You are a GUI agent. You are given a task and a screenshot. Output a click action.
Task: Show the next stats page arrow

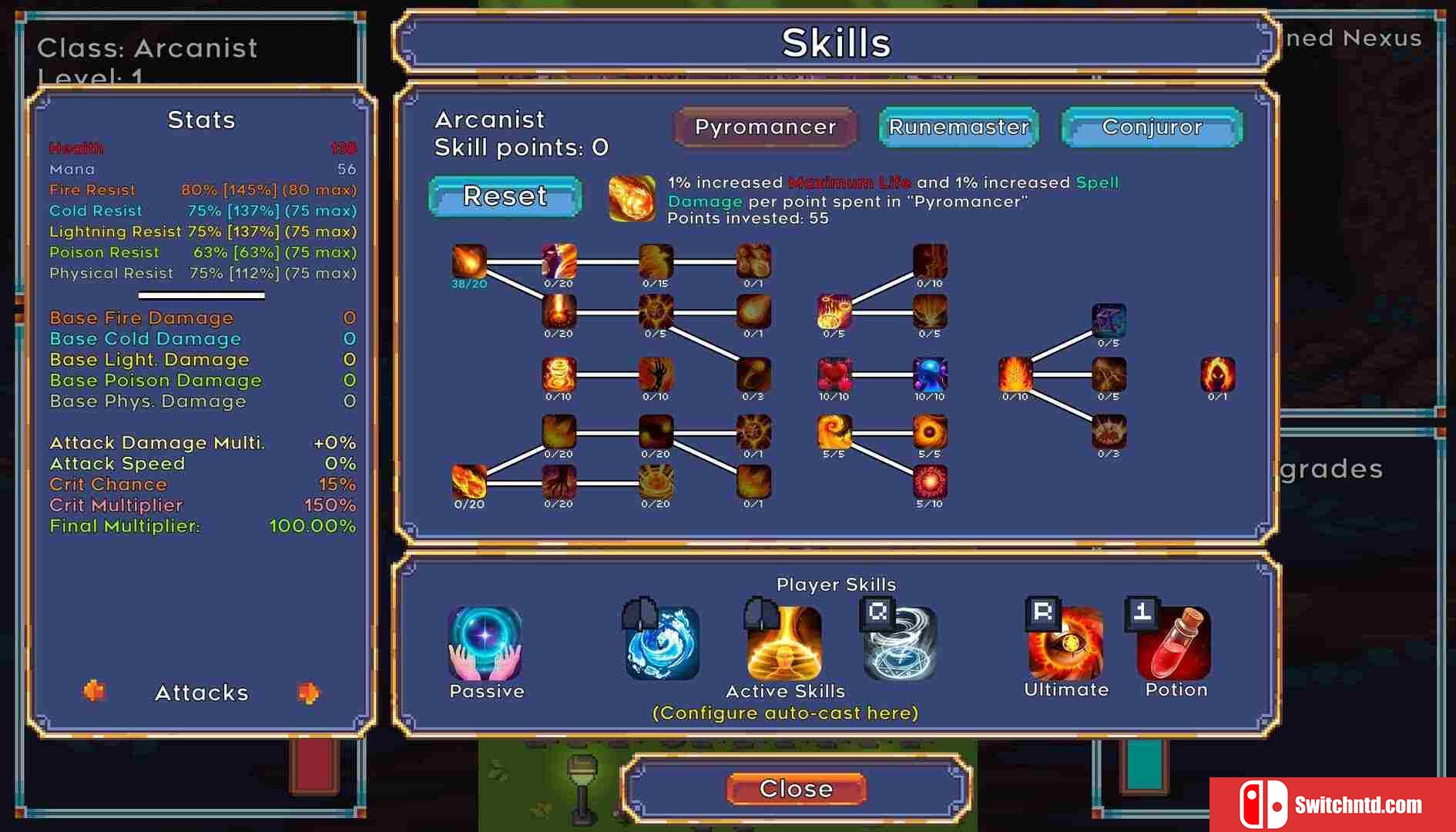(308, 693)
